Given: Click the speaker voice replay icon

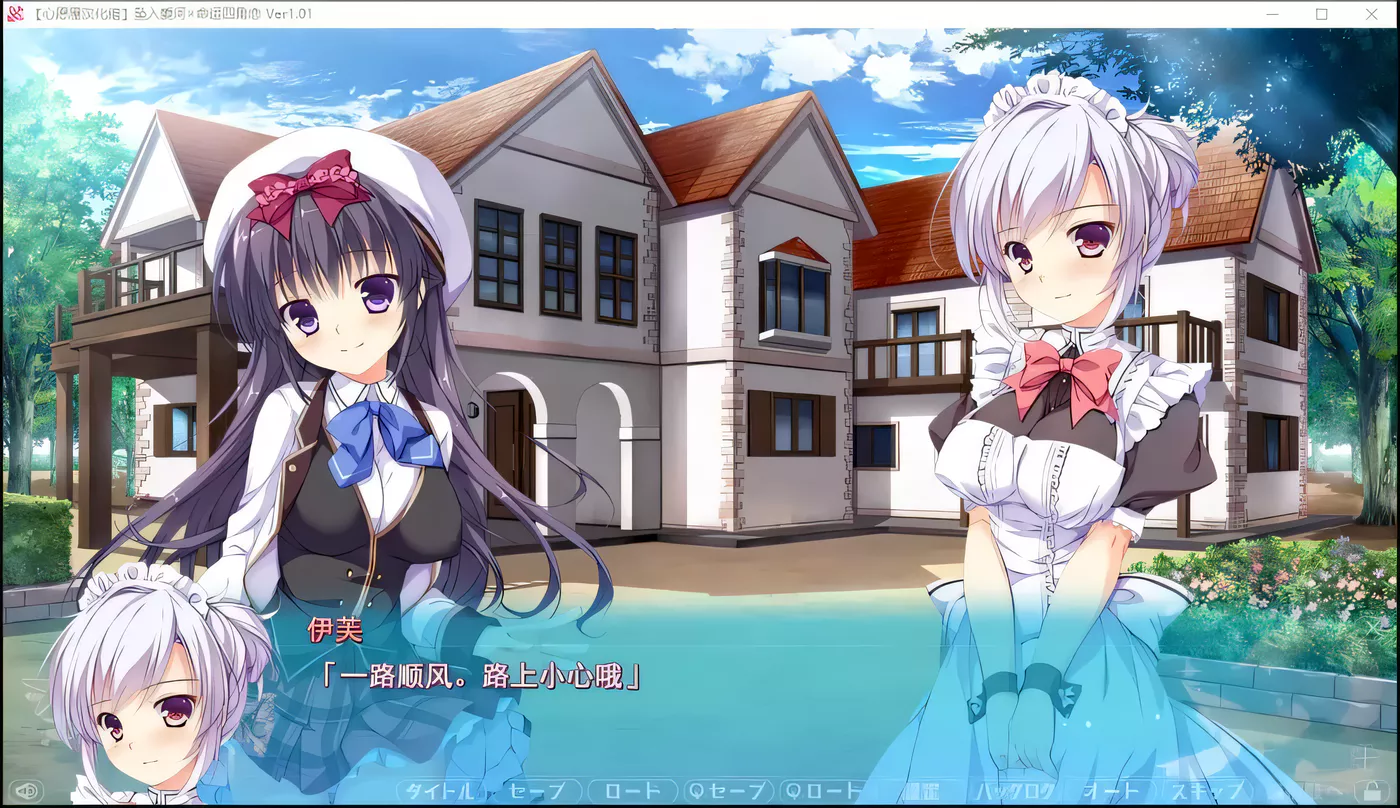Looking at the screenshot, I should tap(25, 792).
